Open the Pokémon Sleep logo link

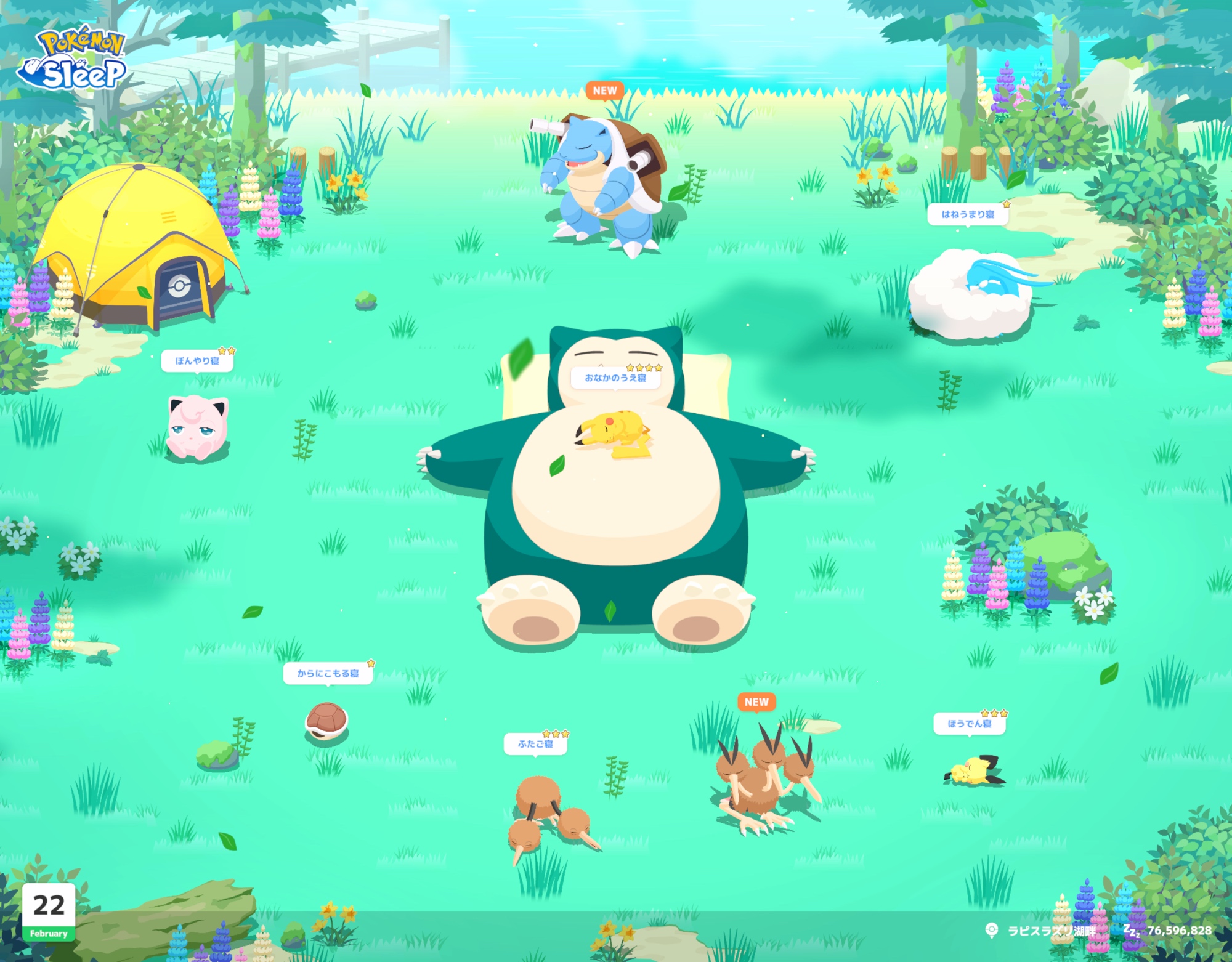pos(73,60)
